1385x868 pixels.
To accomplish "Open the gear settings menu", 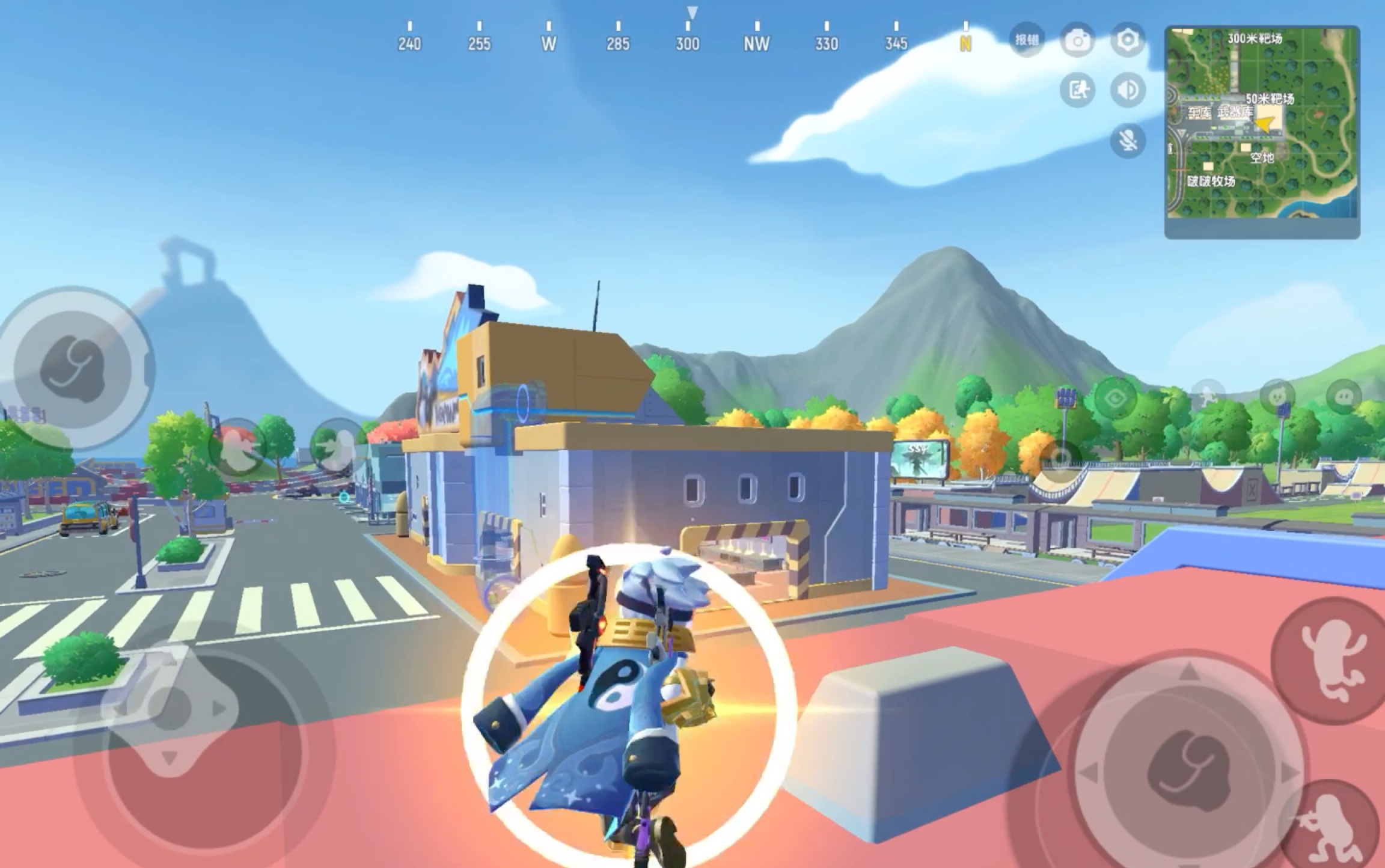I will (x=1128, y=40).
